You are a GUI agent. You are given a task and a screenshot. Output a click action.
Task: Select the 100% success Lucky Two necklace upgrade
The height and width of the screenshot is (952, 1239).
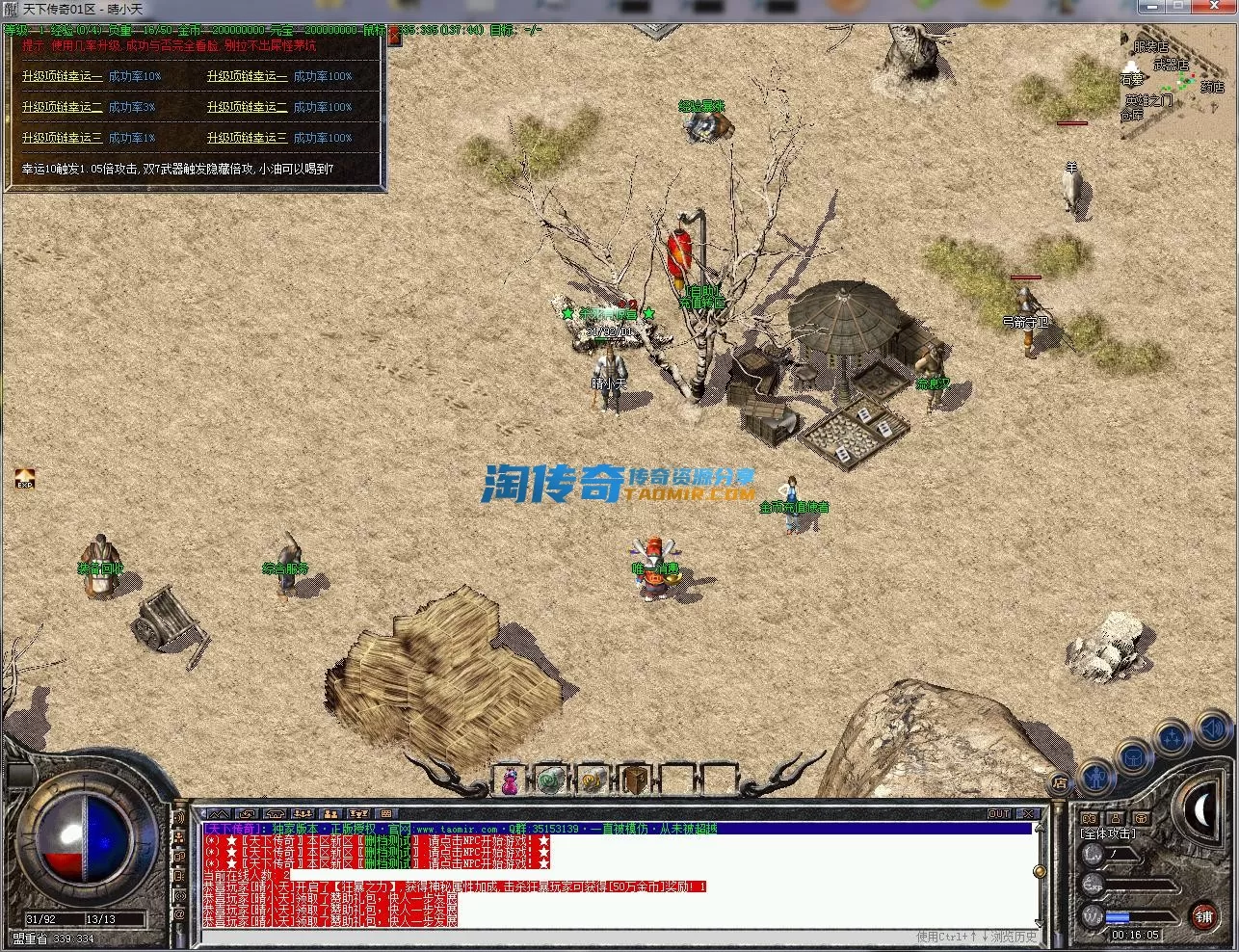coord(247,107)
